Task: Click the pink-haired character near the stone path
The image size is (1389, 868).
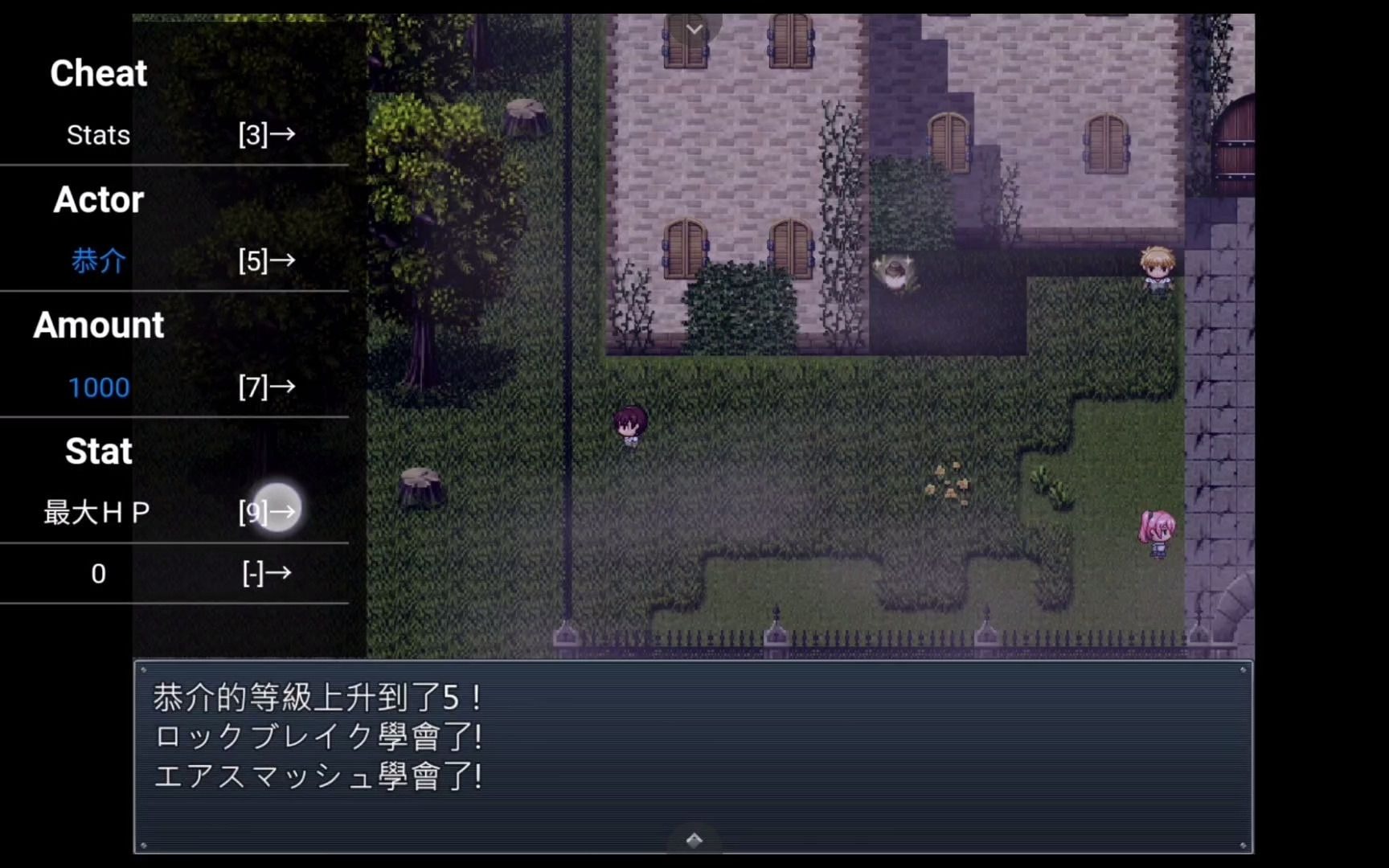Action: point(1157,530)
